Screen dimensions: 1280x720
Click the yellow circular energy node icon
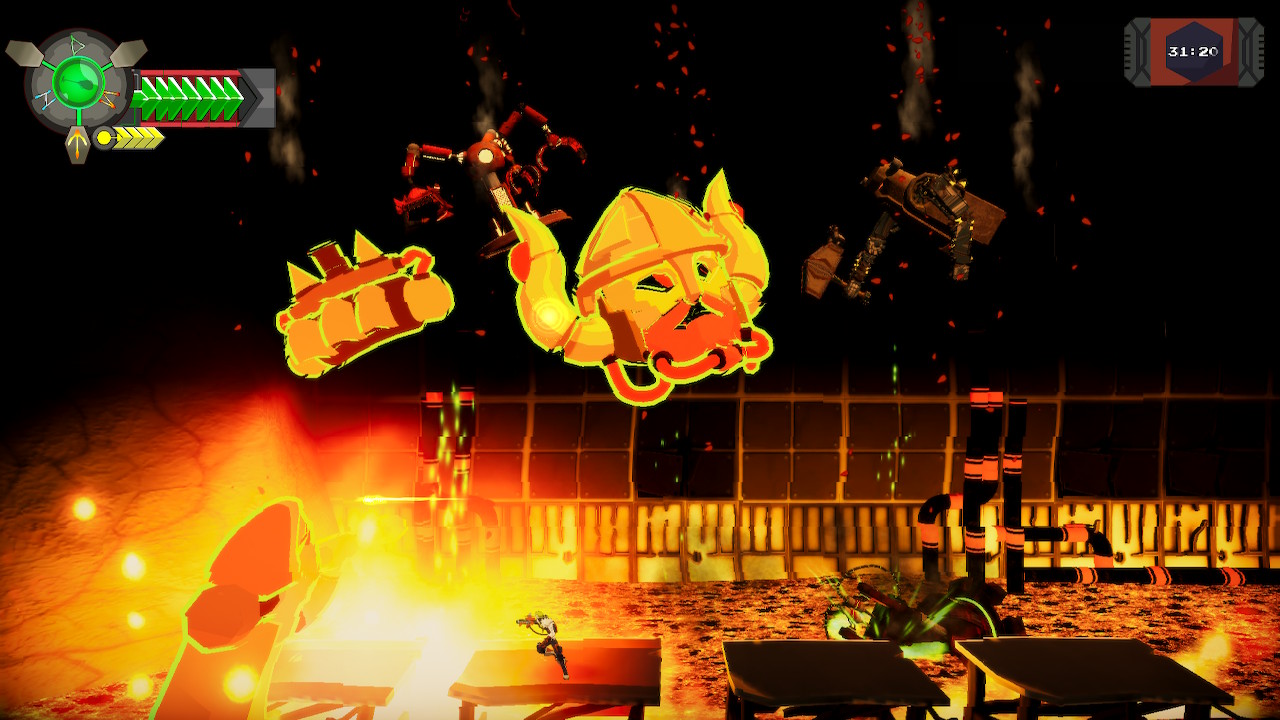103,137
